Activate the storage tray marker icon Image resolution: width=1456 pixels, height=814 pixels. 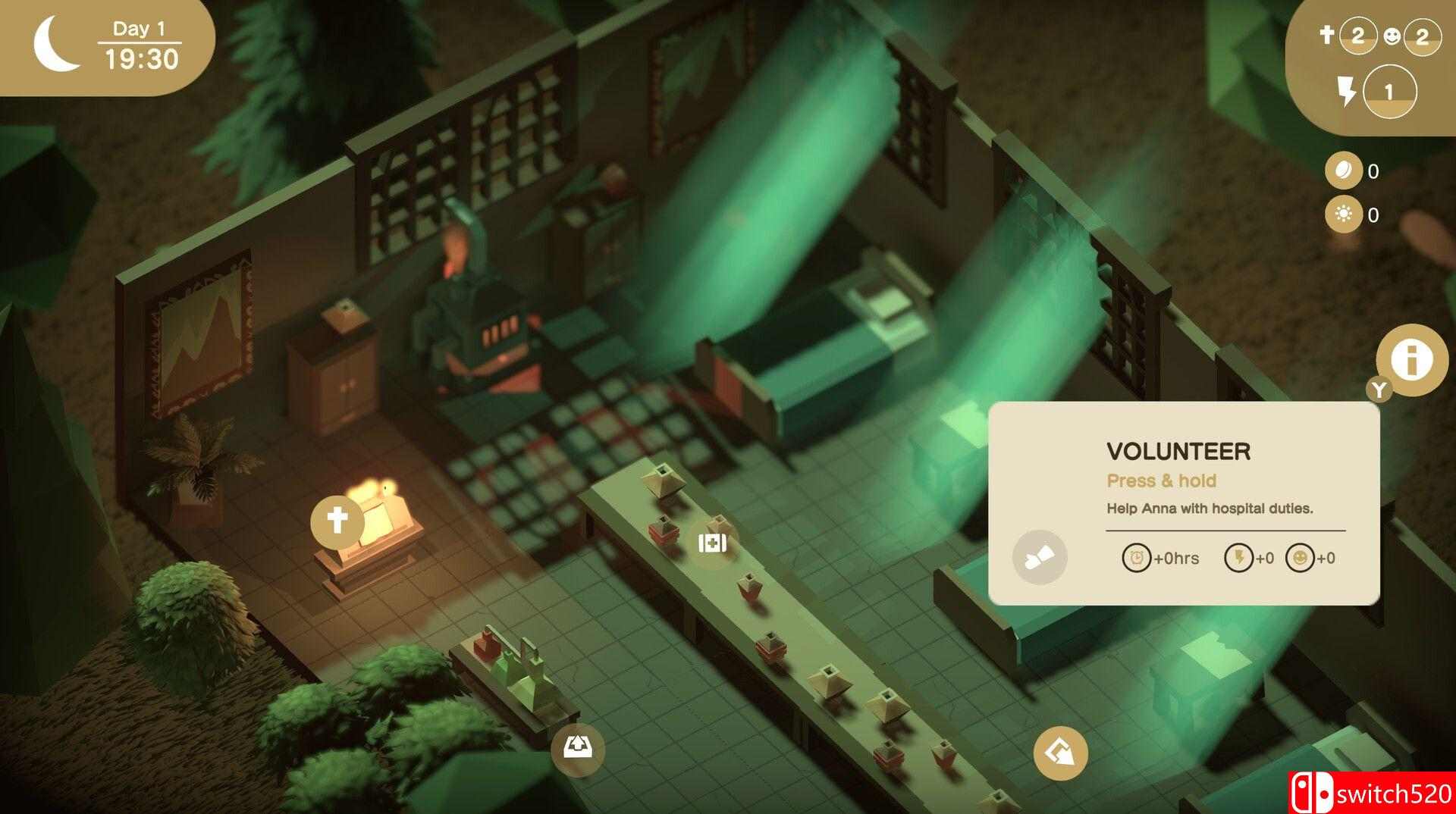pos(578,750)
